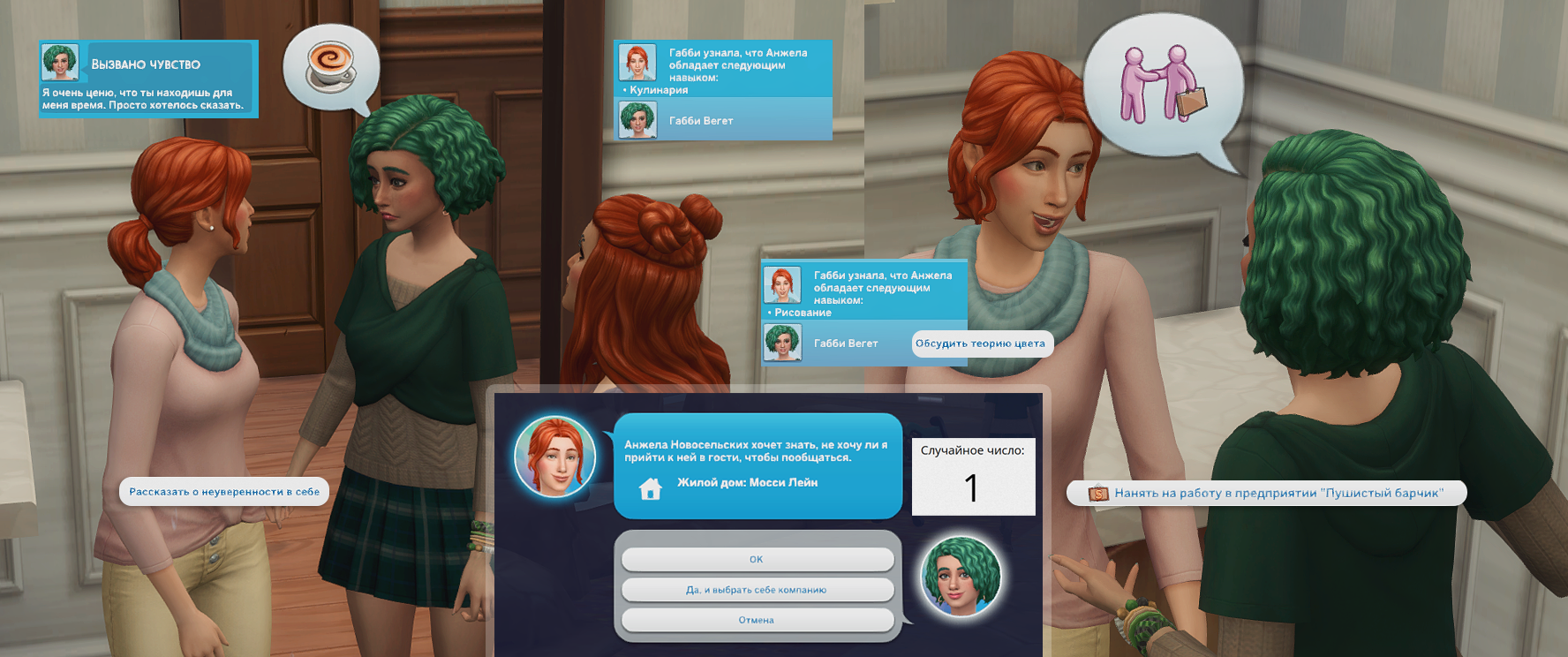
Task: Hire for the "Пушистый барчик" business
Action: [x=1267, y=493]
